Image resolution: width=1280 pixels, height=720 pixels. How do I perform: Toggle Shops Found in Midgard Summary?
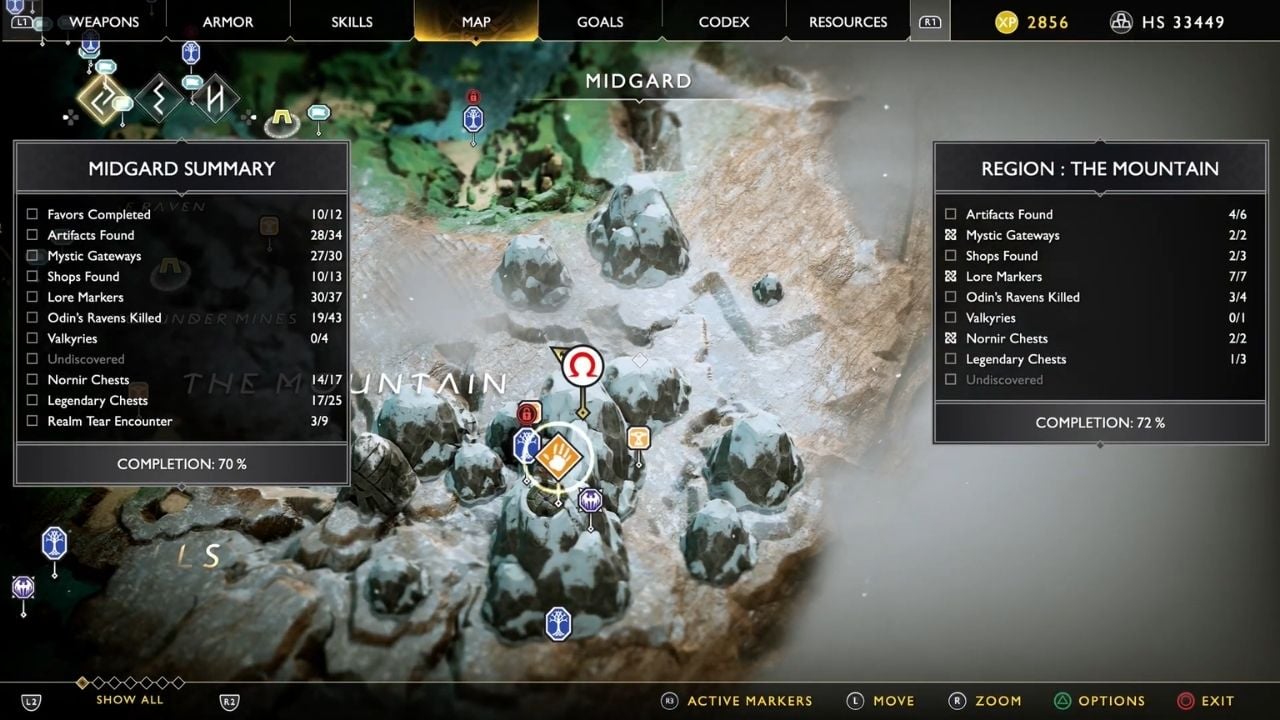33,276
